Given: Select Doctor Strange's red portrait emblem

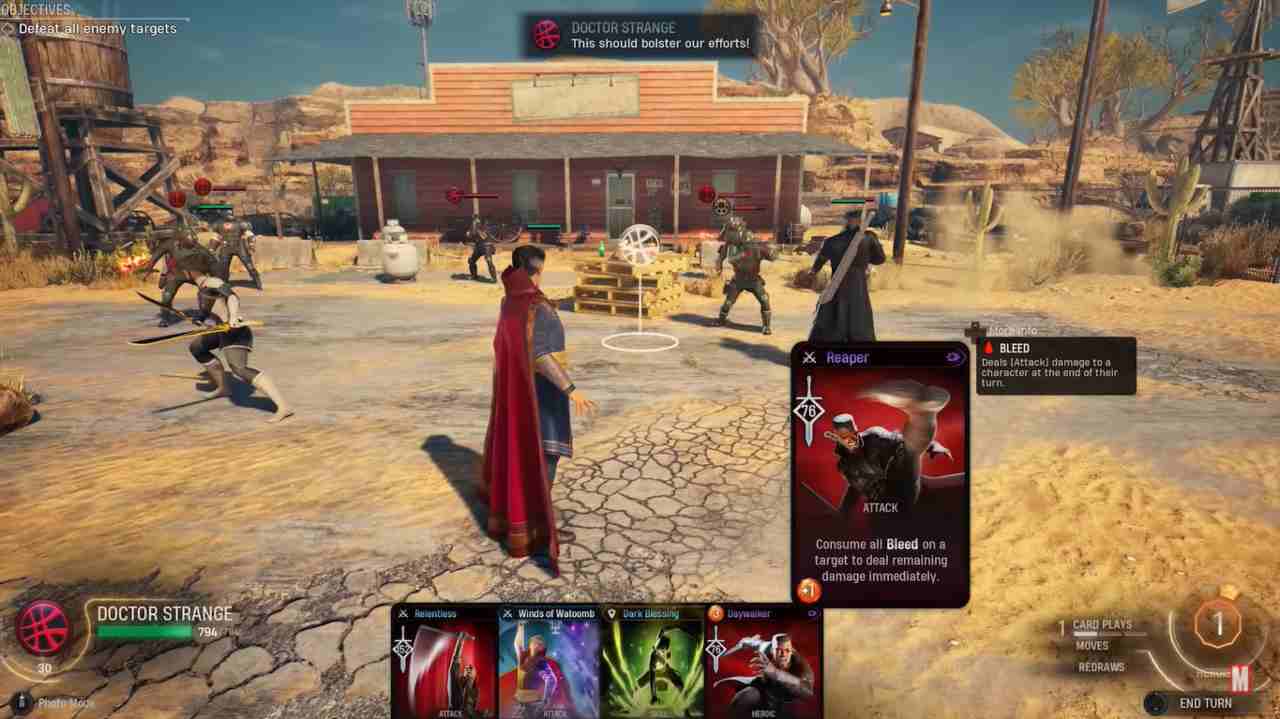Looking at the screenshot, I should click(x=44, y=628).
